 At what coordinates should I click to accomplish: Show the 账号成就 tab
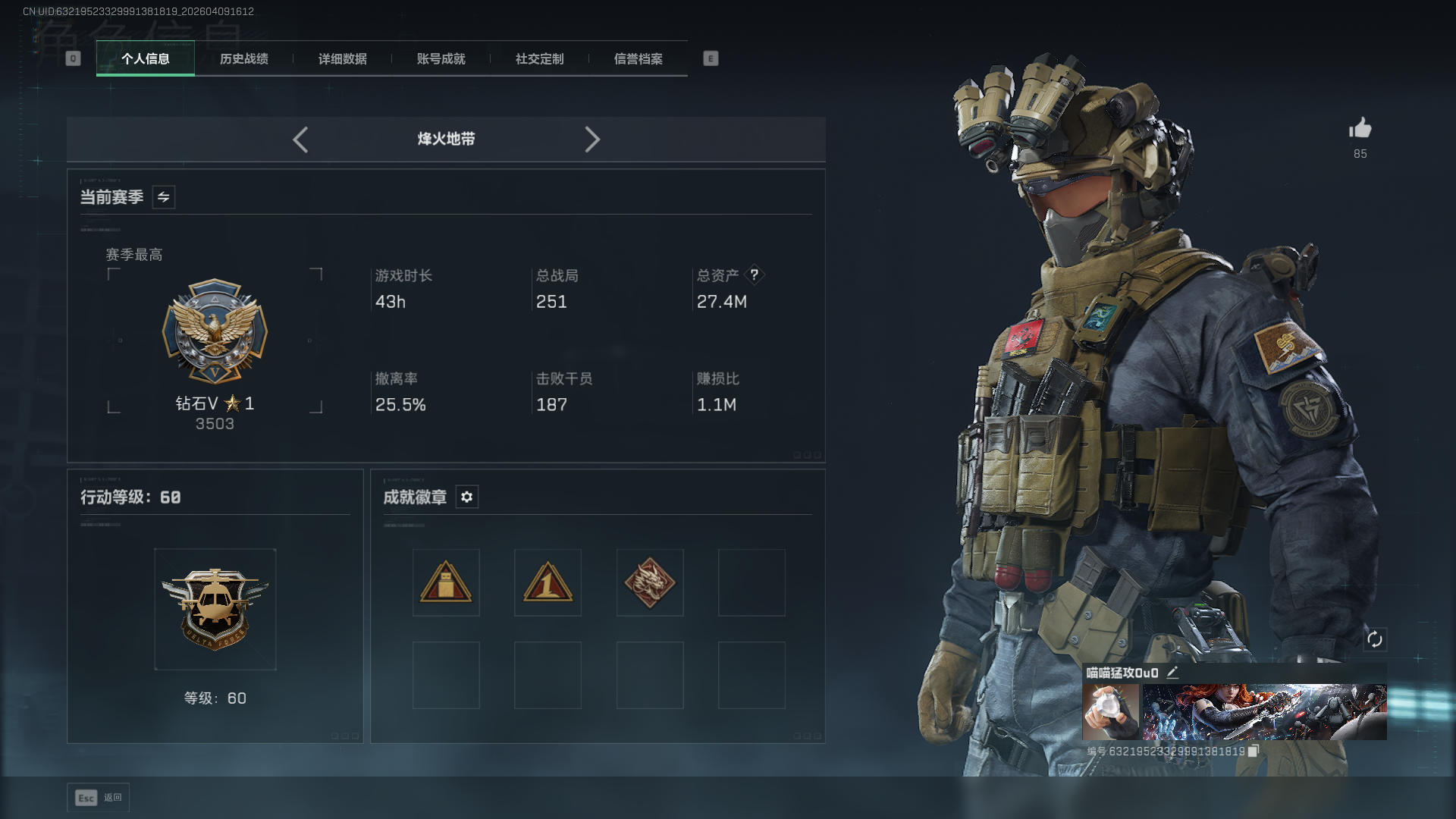point(441,58)
